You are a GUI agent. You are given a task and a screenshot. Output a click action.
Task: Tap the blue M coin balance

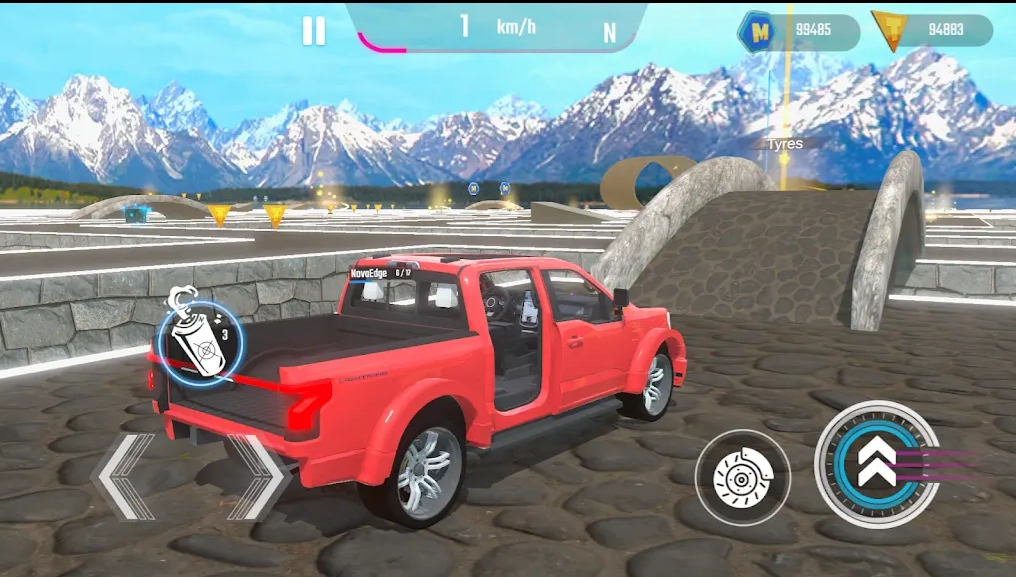pyautogui.click(x=798, y=31)
